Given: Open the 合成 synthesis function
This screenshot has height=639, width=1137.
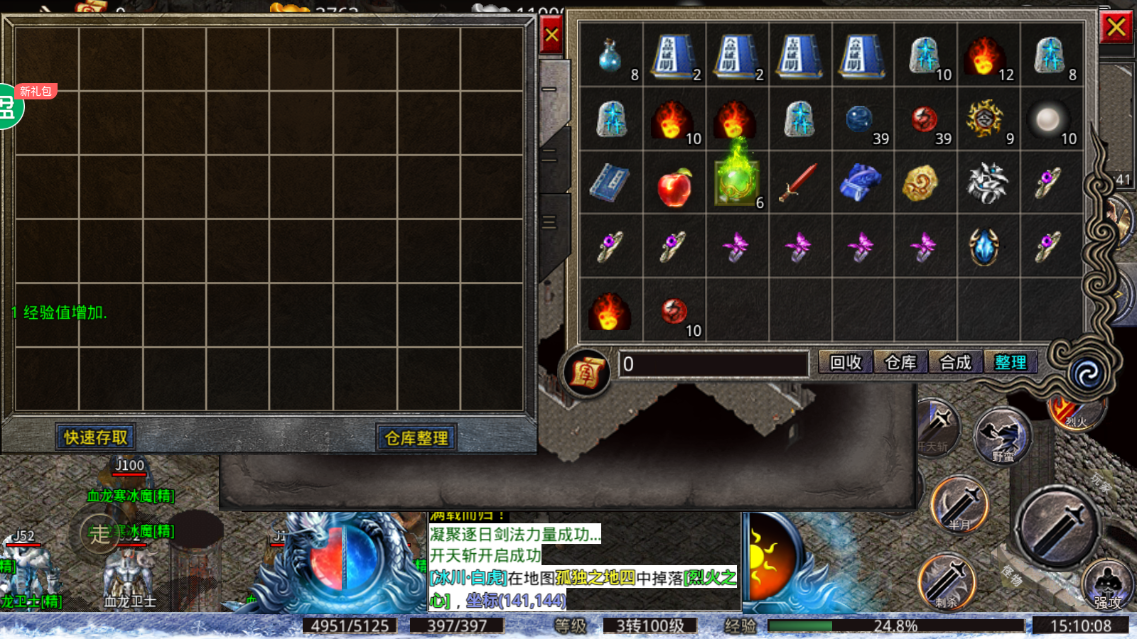Looking at the screenshot, I should click(955, 363).
